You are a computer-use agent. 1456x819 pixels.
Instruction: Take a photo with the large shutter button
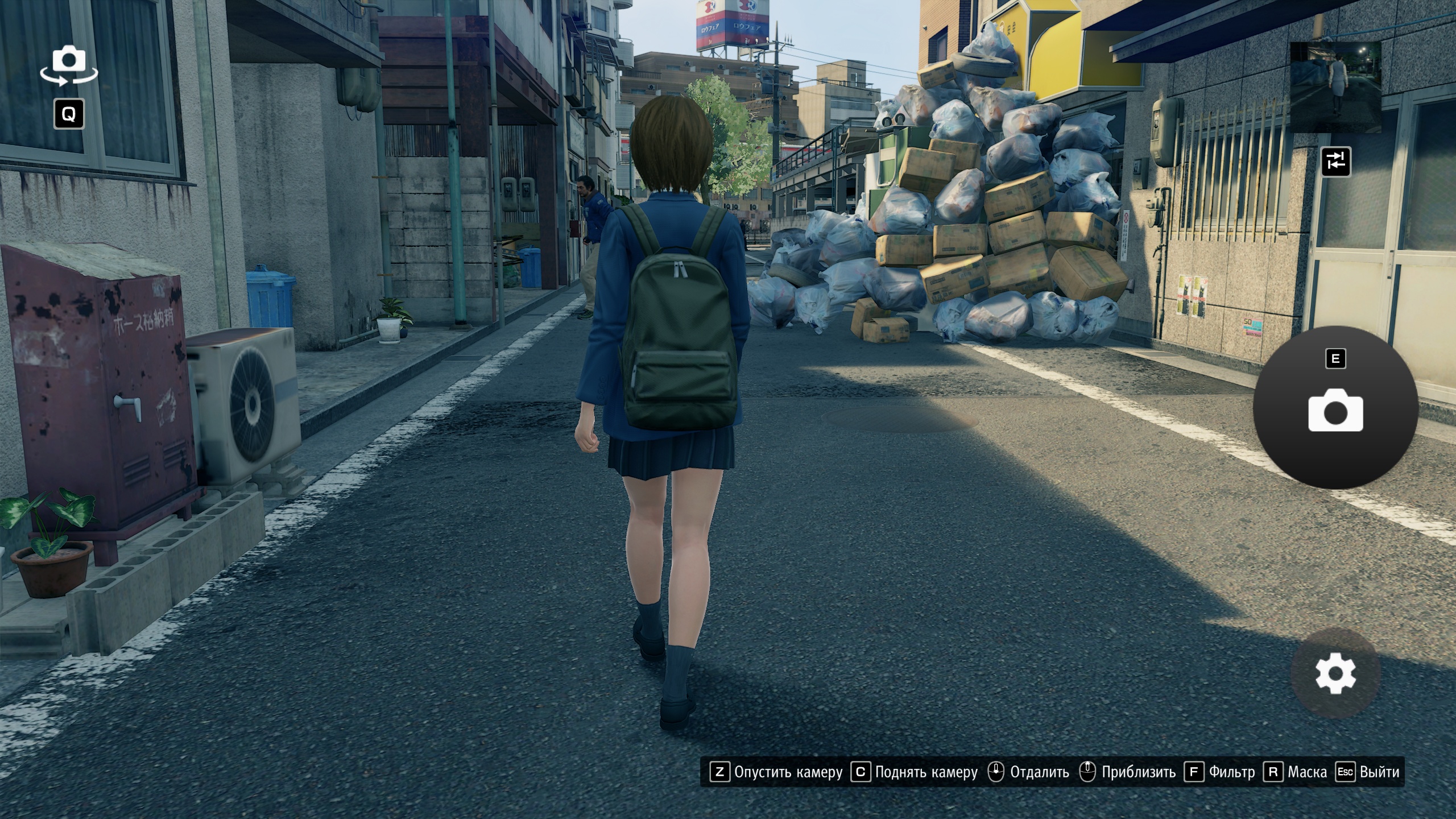pos(1335,408)
